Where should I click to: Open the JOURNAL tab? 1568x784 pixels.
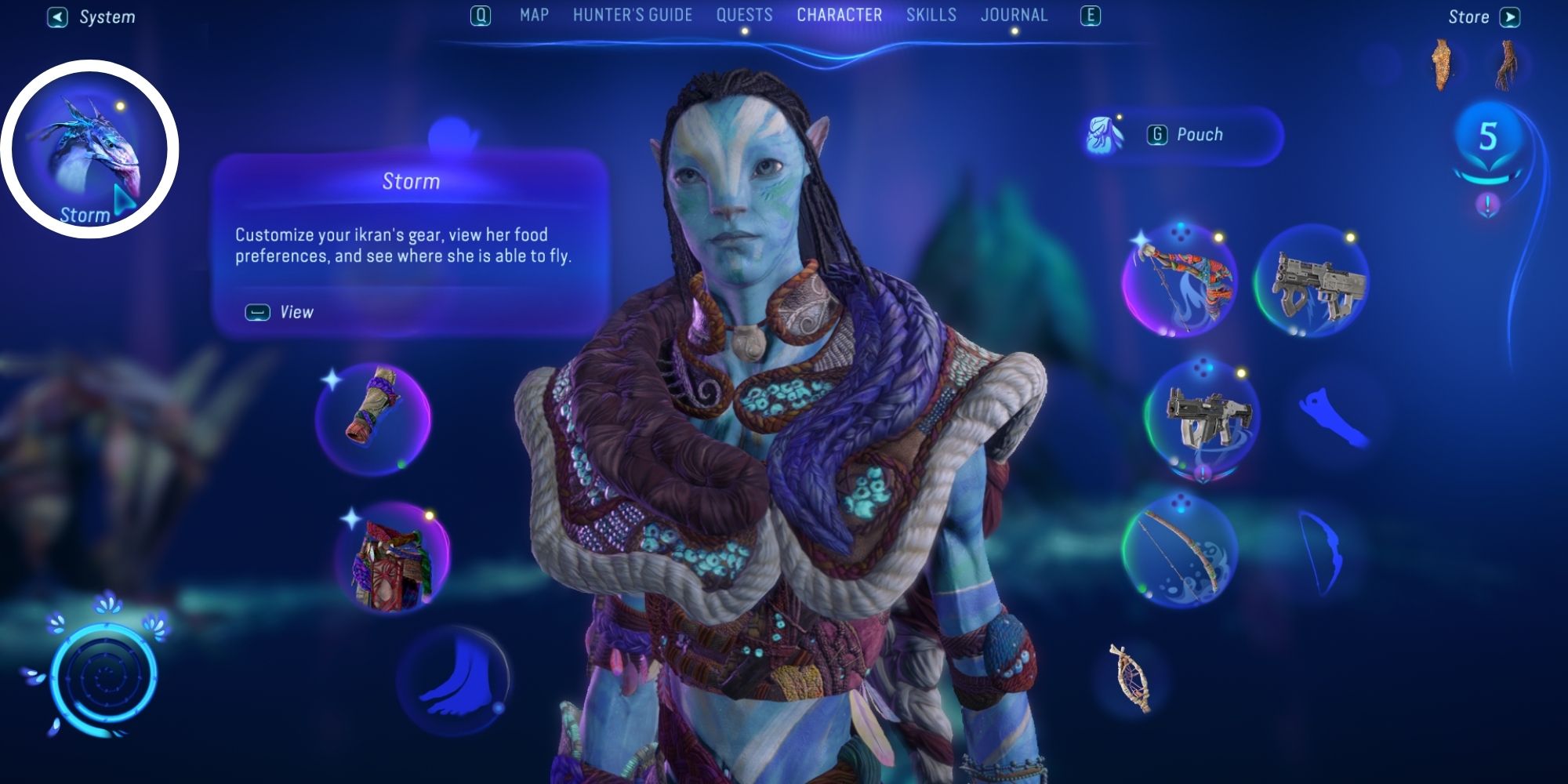[x=1015, y=14]
